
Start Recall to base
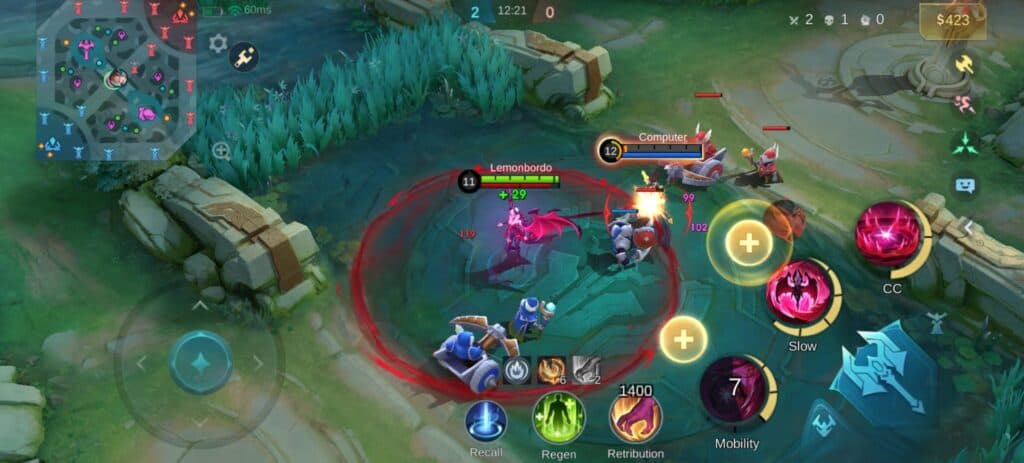(x=487, y=421)
